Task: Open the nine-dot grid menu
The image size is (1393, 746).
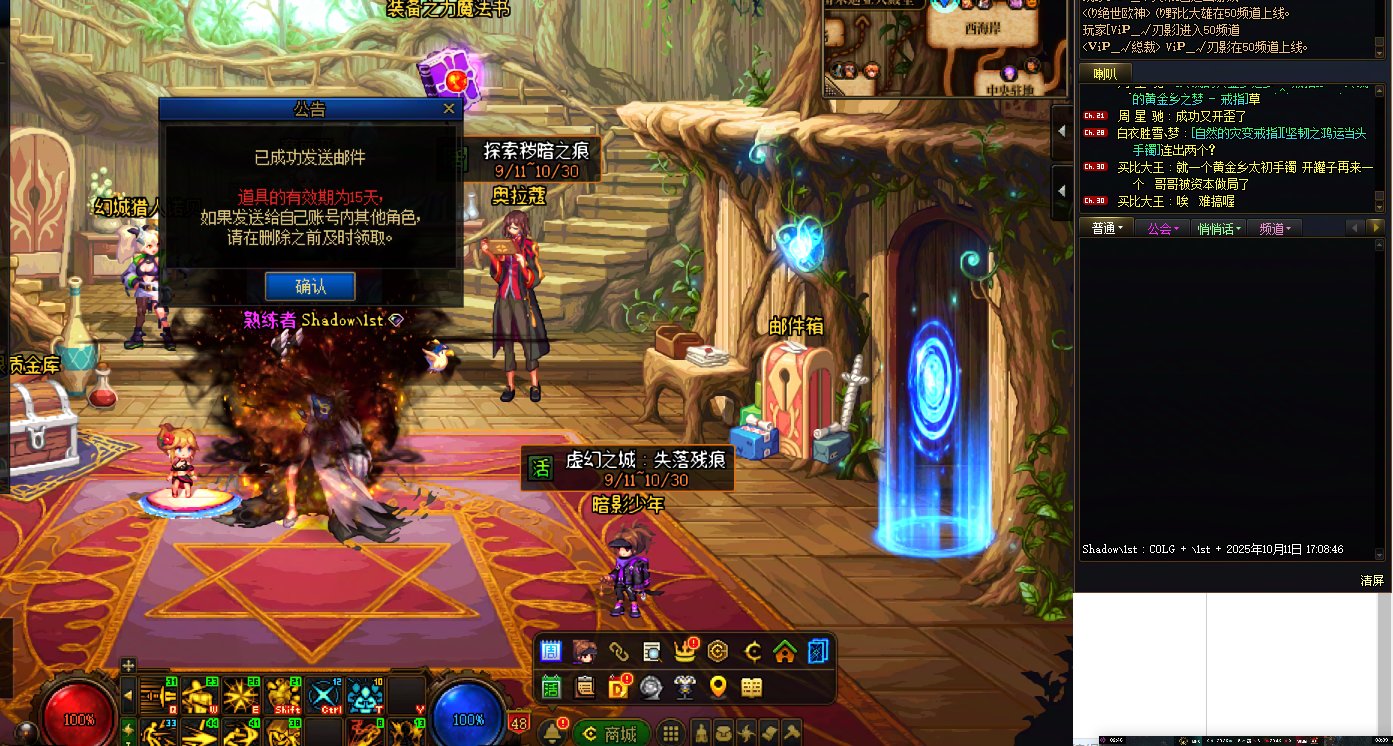Action: (671, 733)
